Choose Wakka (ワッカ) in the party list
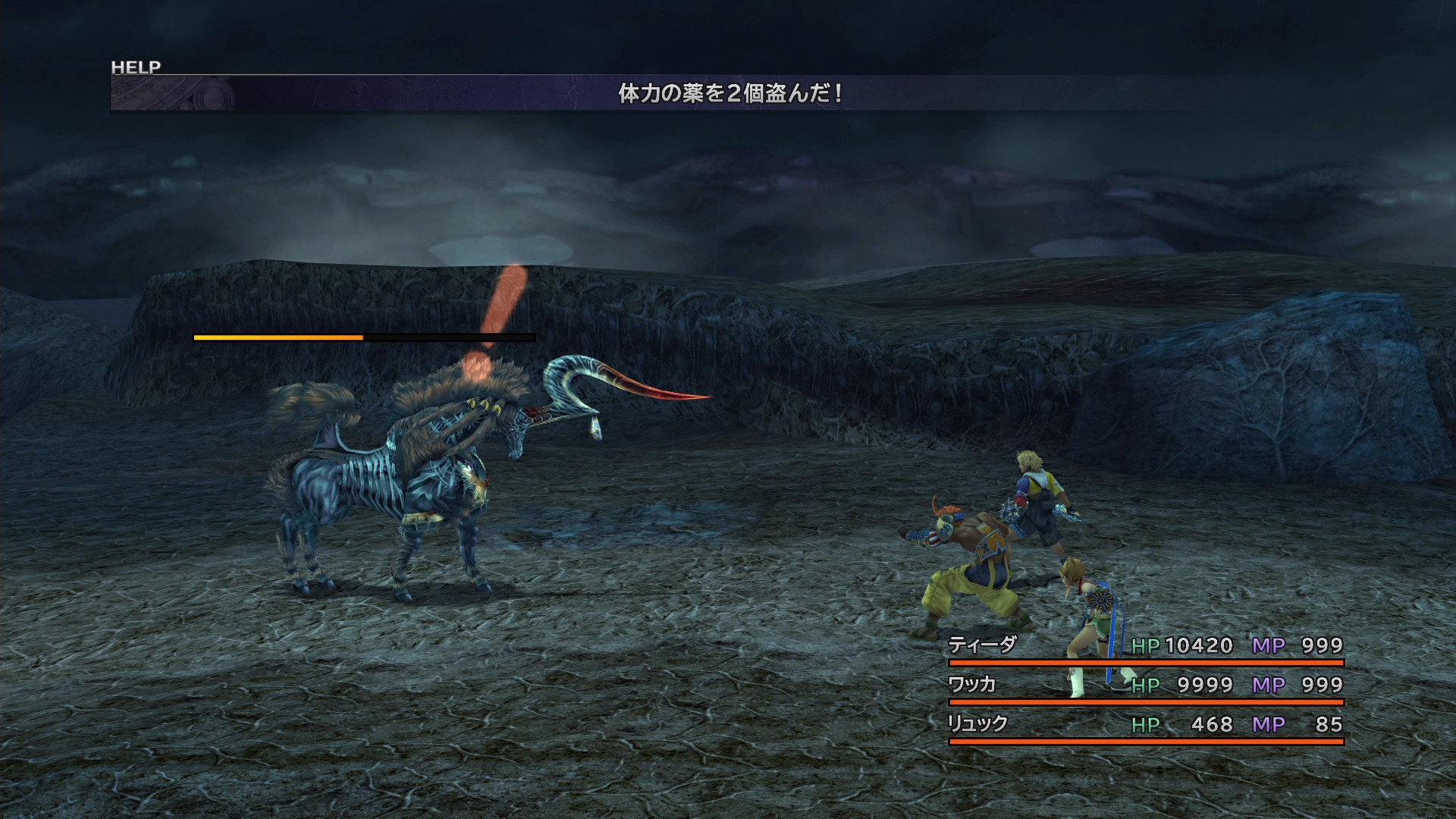This screenshot has height=819, width=1456. pos(1145,686)
